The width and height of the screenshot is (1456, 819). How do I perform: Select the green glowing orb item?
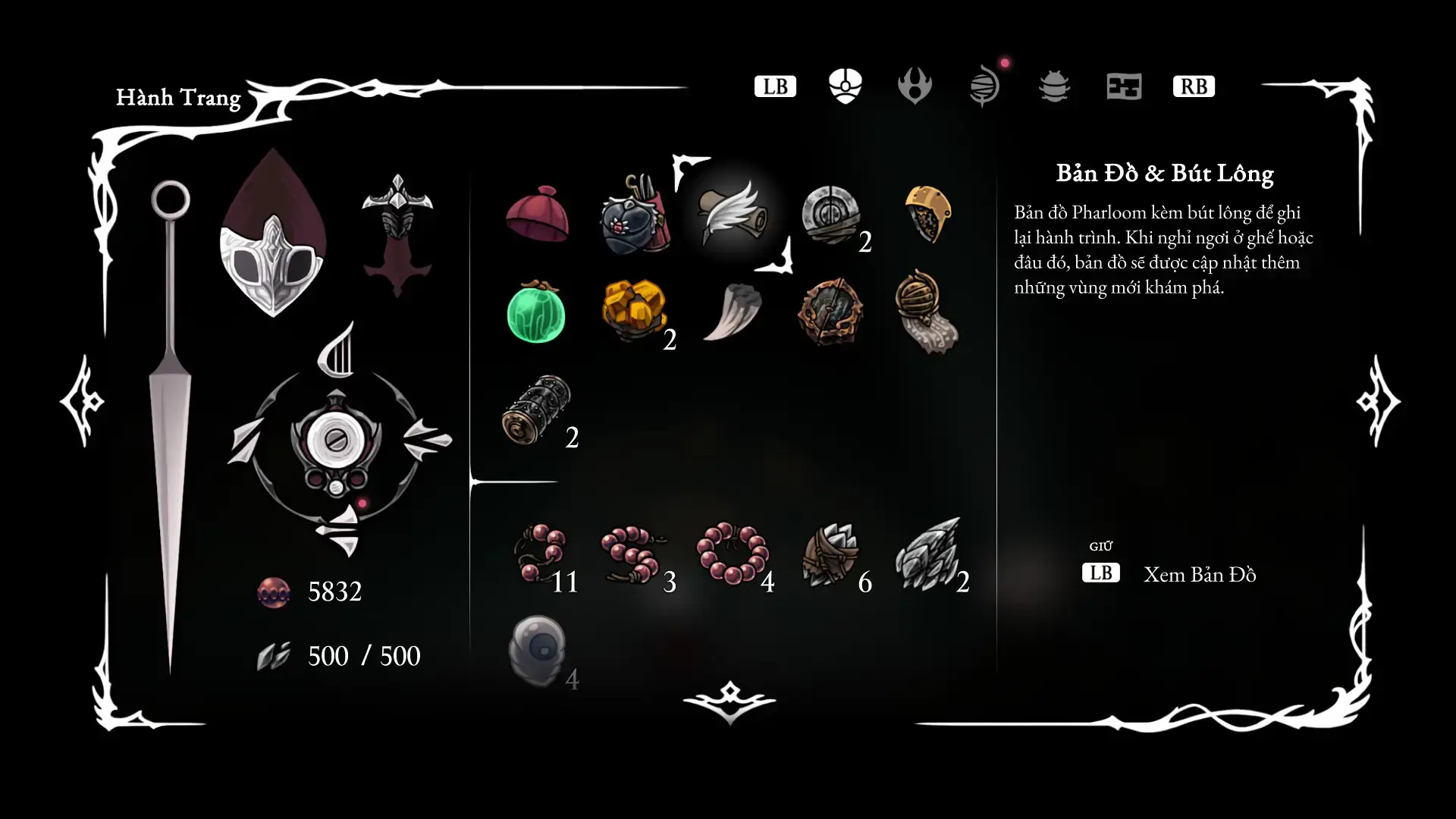pyautogui.click(x=536, y=312)
